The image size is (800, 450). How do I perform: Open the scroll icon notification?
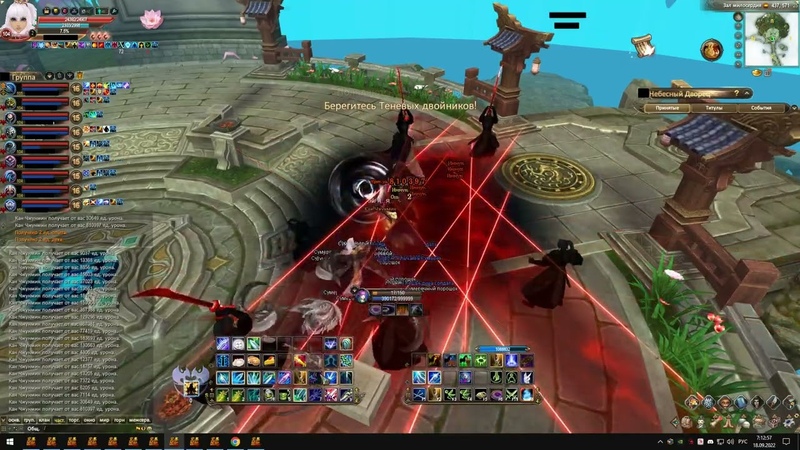point(641,43)
